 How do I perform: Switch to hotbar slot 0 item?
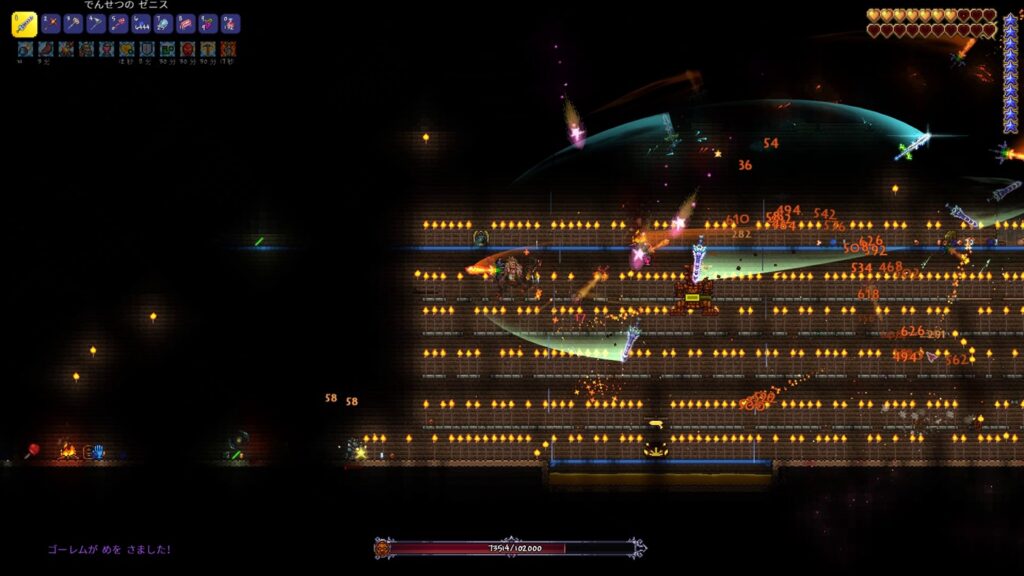point(230,24)
